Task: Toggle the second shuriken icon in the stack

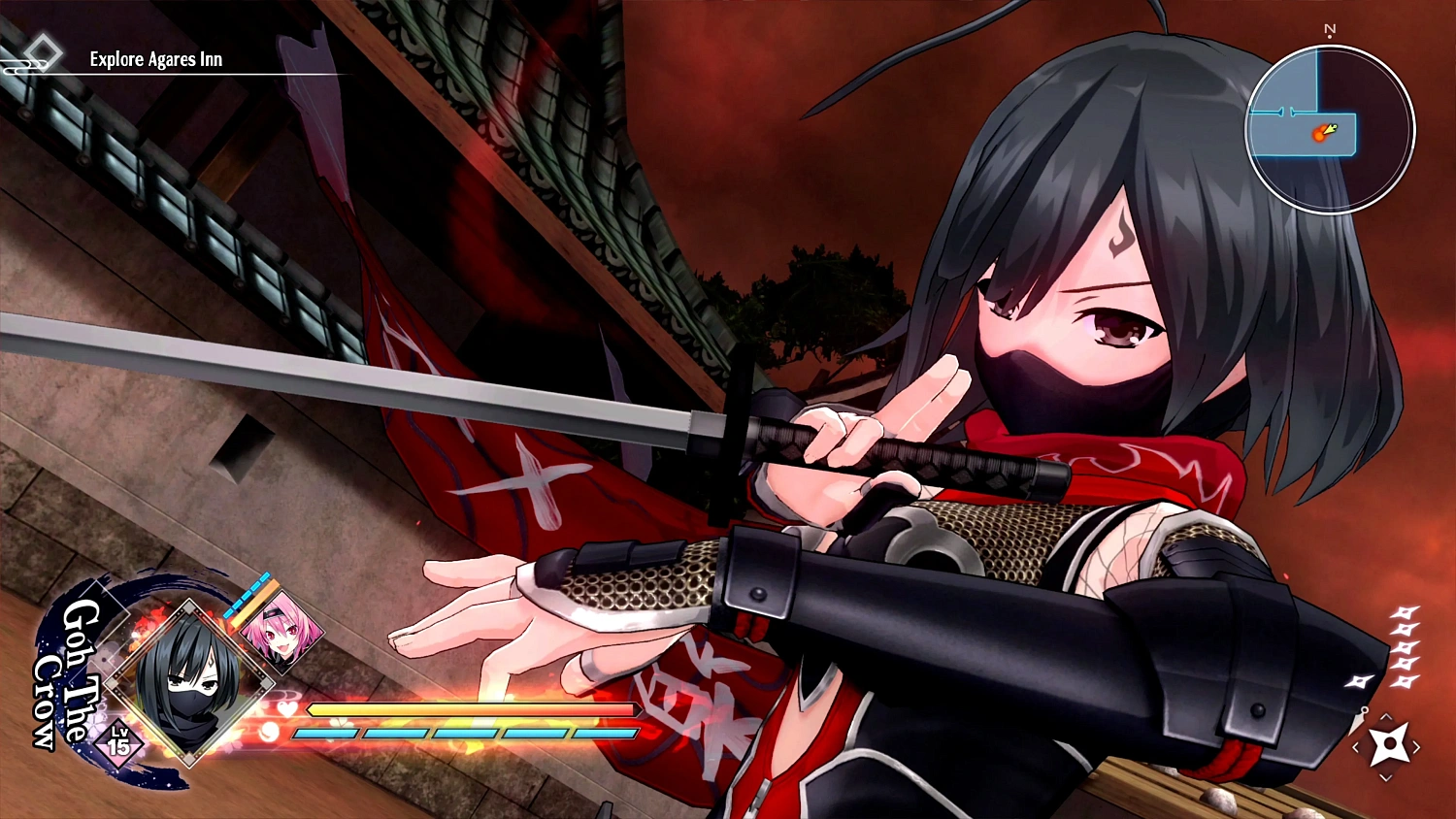Action: 1405,627
